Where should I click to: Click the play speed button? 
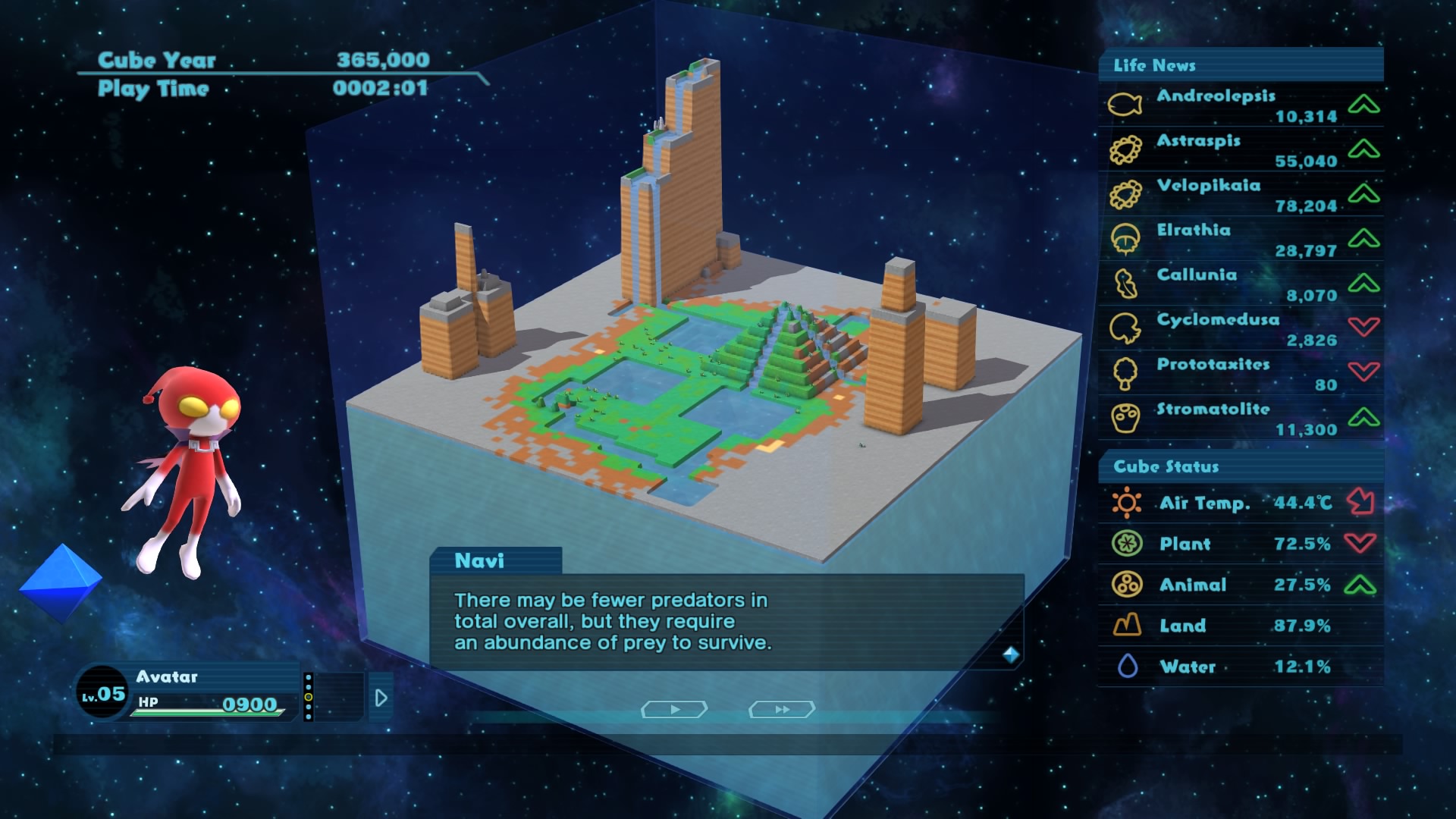(674, 709)
